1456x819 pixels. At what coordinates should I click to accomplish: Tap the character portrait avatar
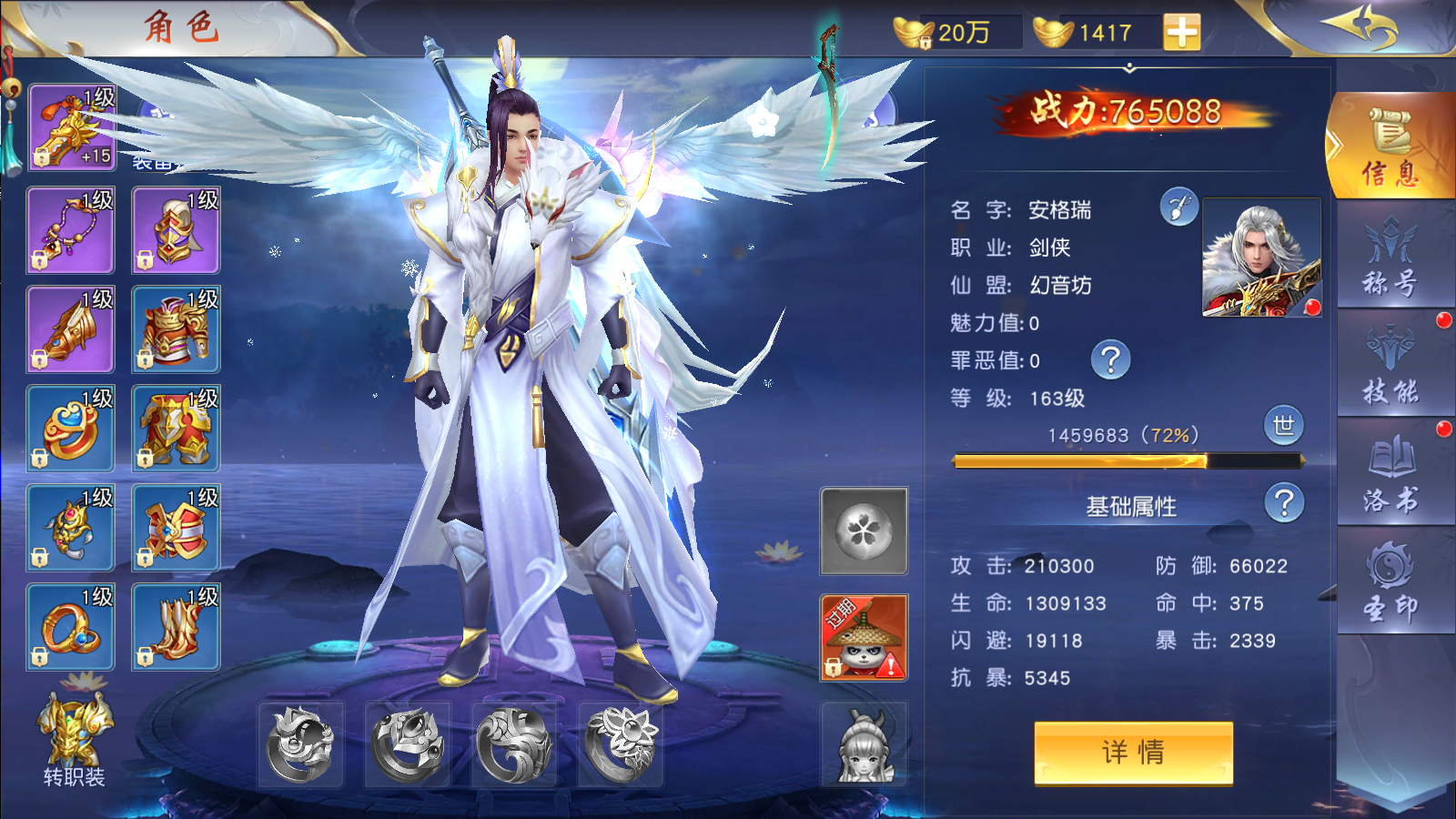1262,258
